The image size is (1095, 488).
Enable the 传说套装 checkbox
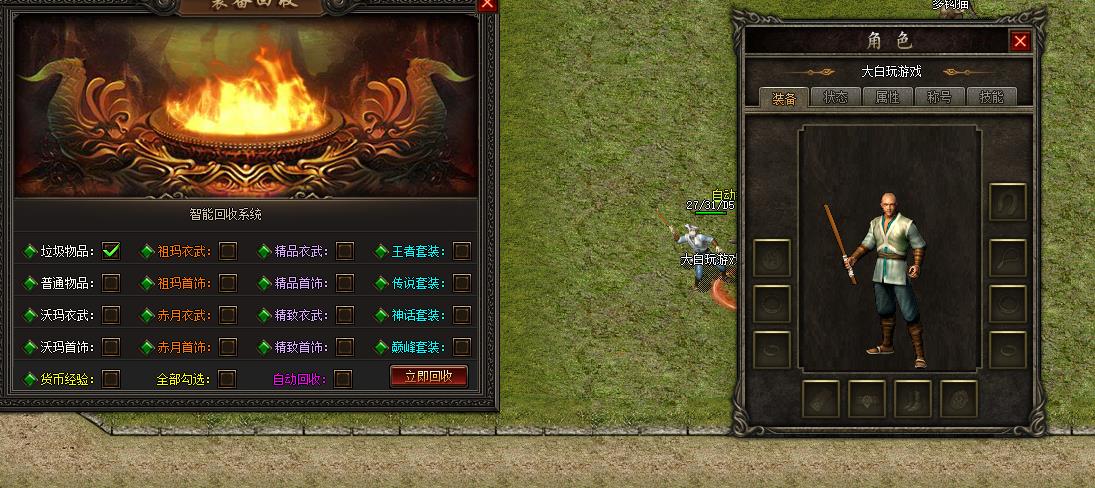point(461,283)
